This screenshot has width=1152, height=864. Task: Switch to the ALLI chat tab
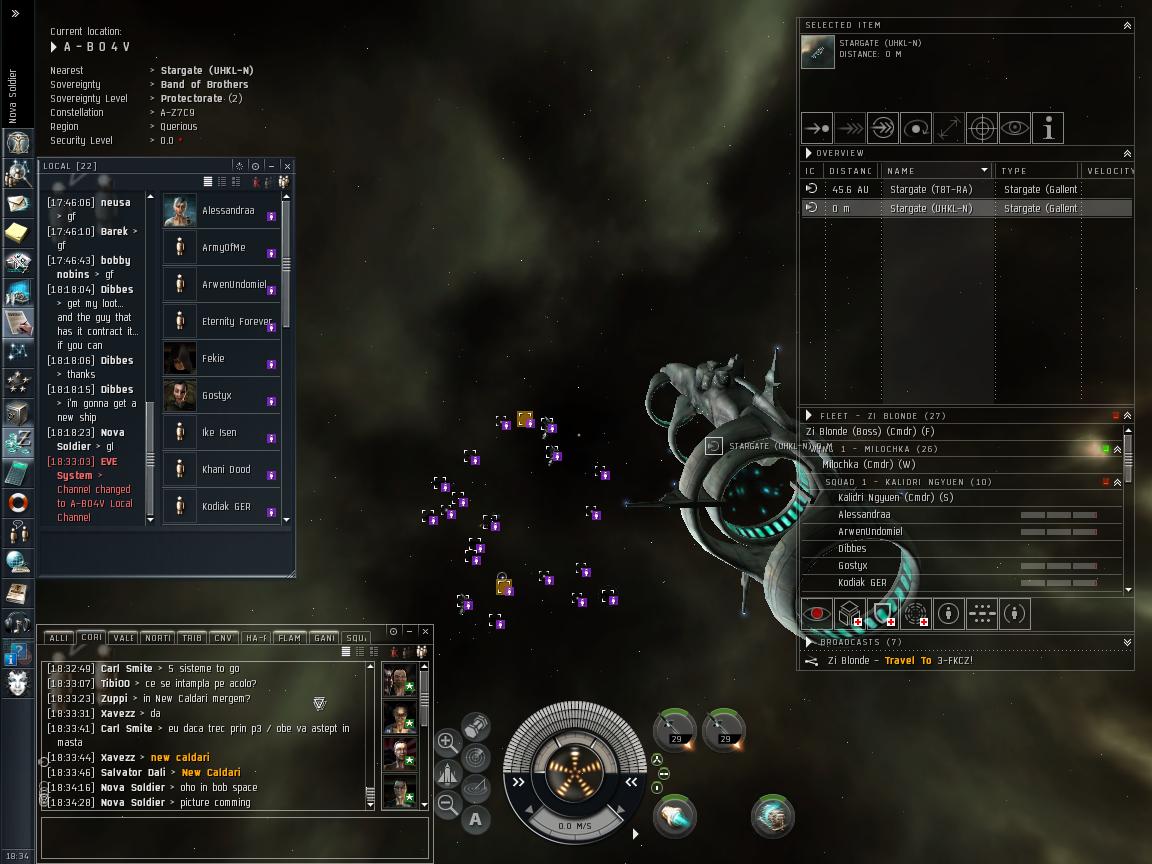coord(59,637)
